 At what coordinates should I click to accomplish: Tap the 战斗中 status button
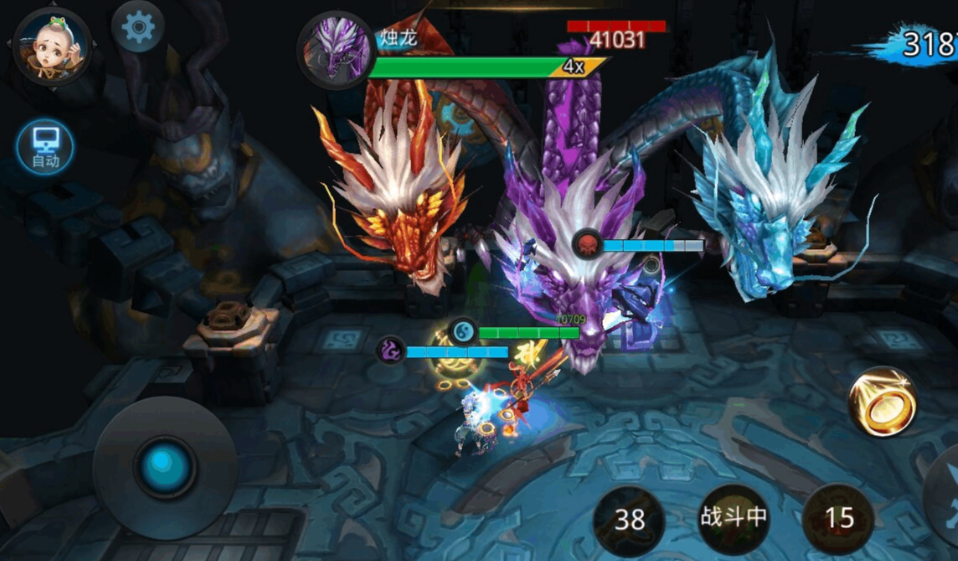(733, 518)
